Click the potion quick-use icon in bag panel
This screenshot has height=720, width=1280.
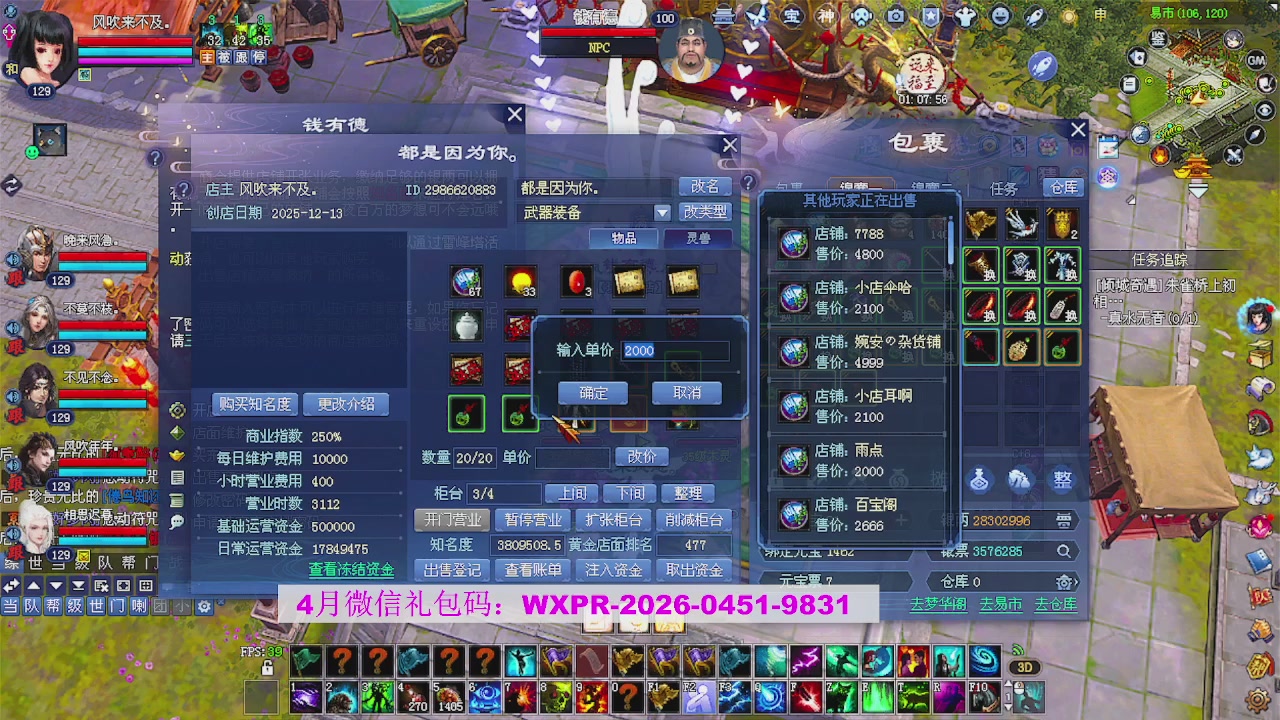click(979, 480)
